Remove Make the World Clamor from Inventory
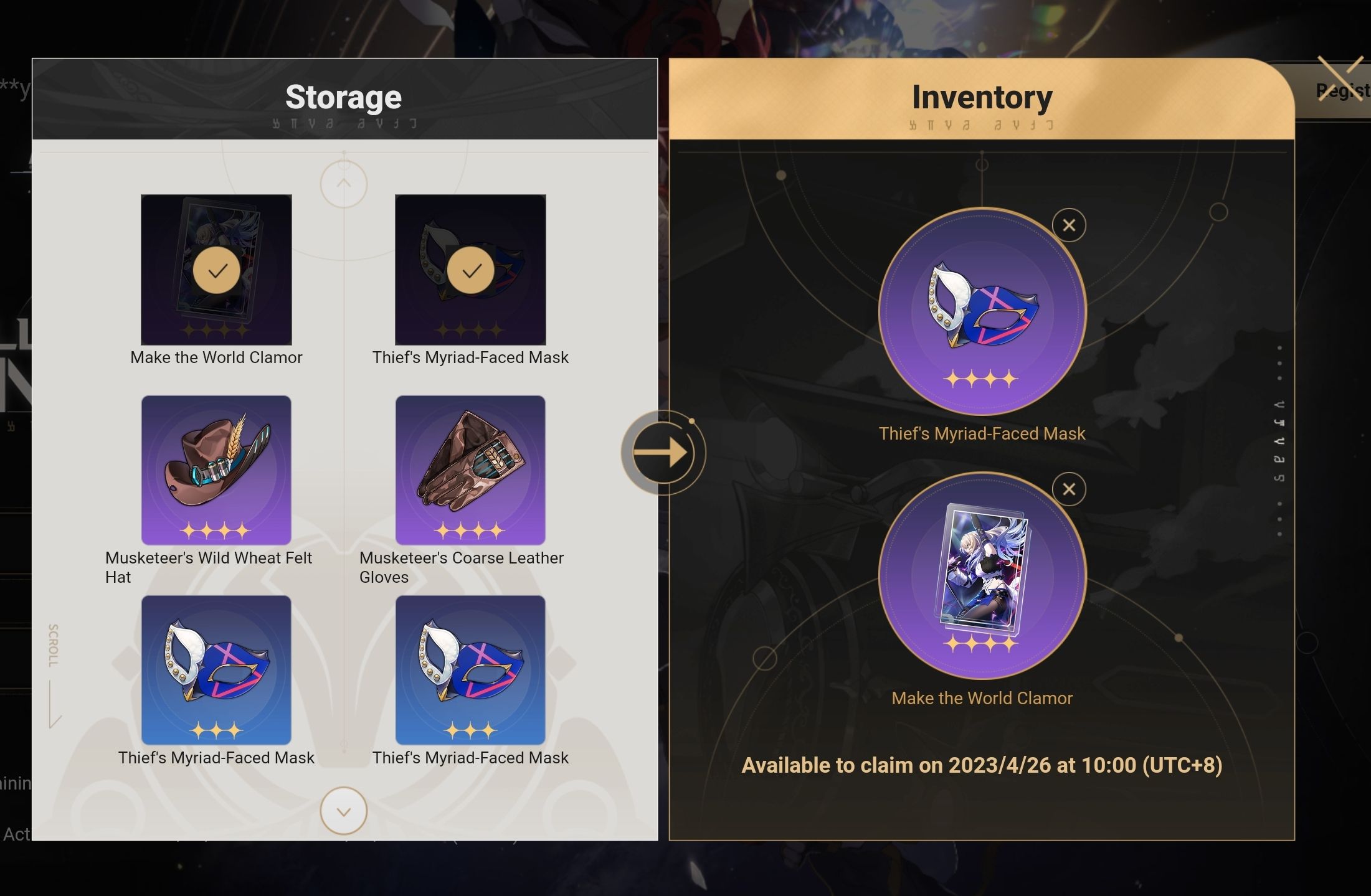Screen dimensions: 1371x896 pos(1068,489)
